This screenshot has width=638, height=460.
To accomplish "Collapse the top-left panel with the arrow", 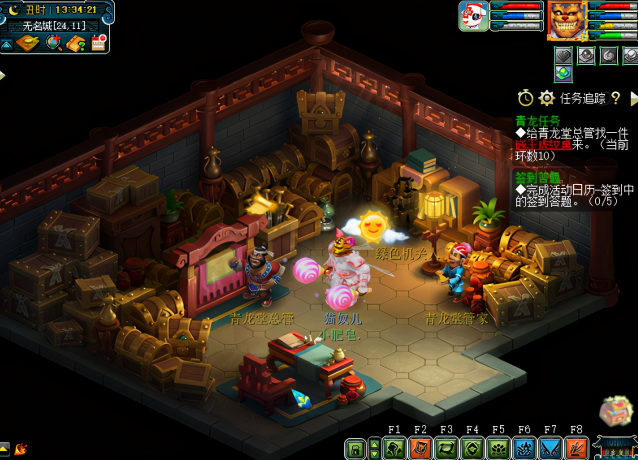I will (6, 44).
